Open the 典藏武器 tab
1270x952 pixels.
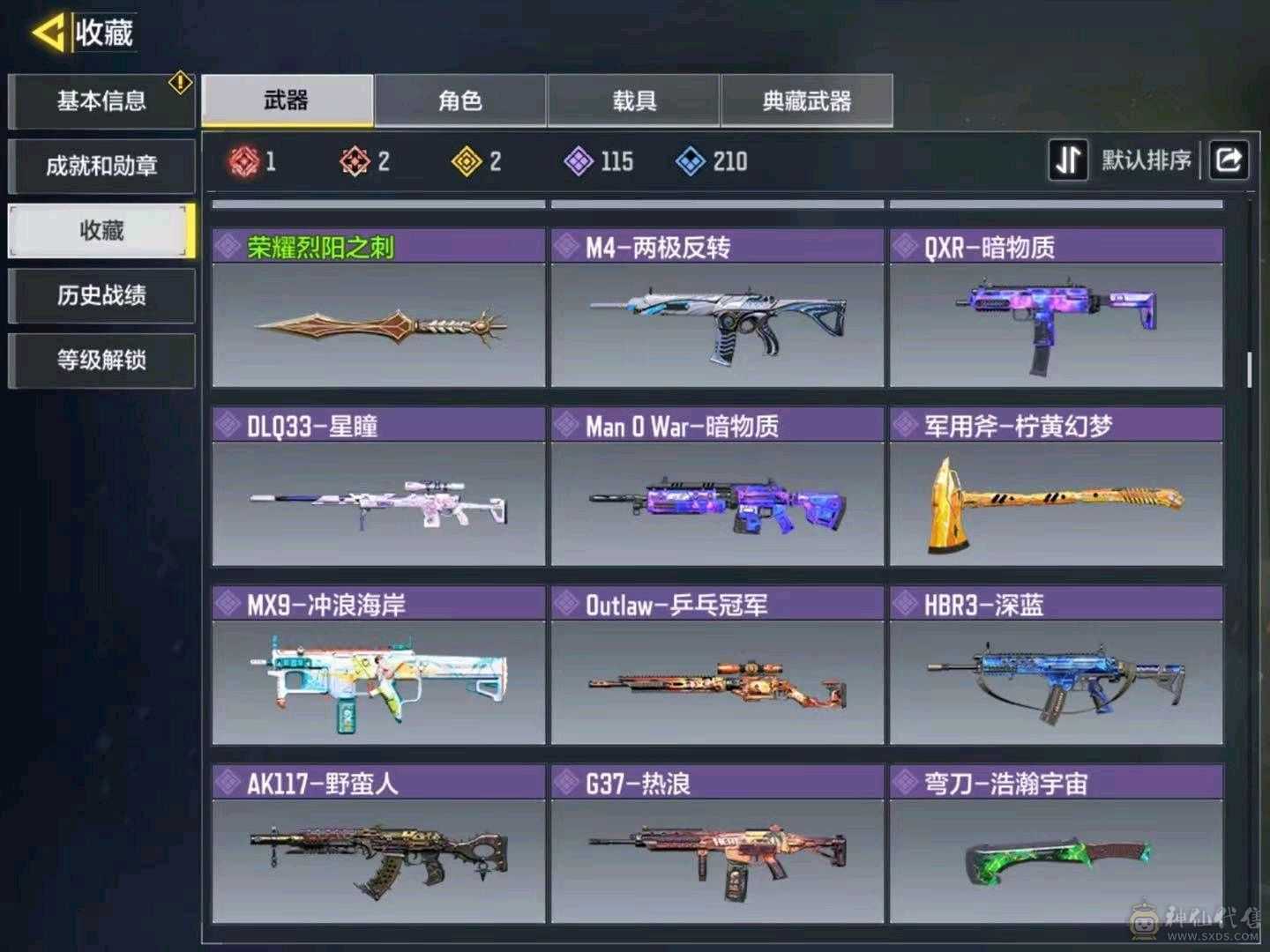tap(807, 100)
